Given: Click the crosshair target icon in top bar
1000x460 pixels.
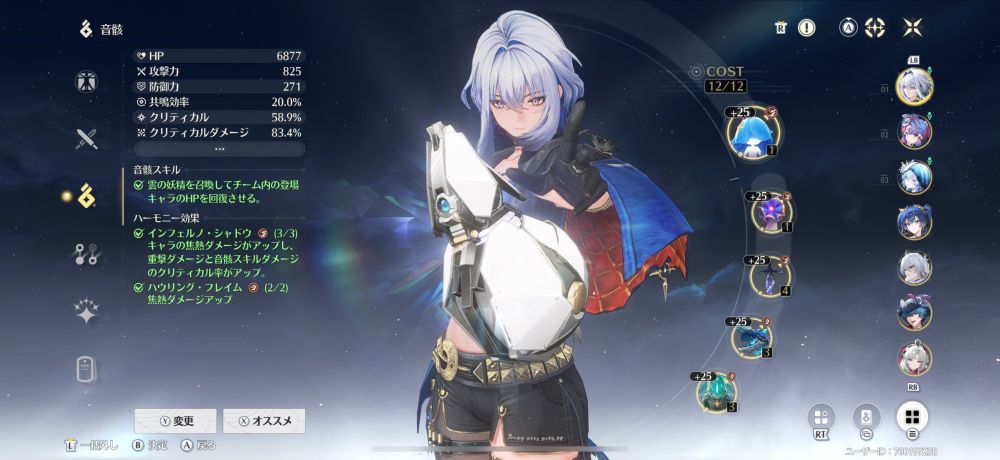Looking at the screenshot, I should click(x=875, y=28).
